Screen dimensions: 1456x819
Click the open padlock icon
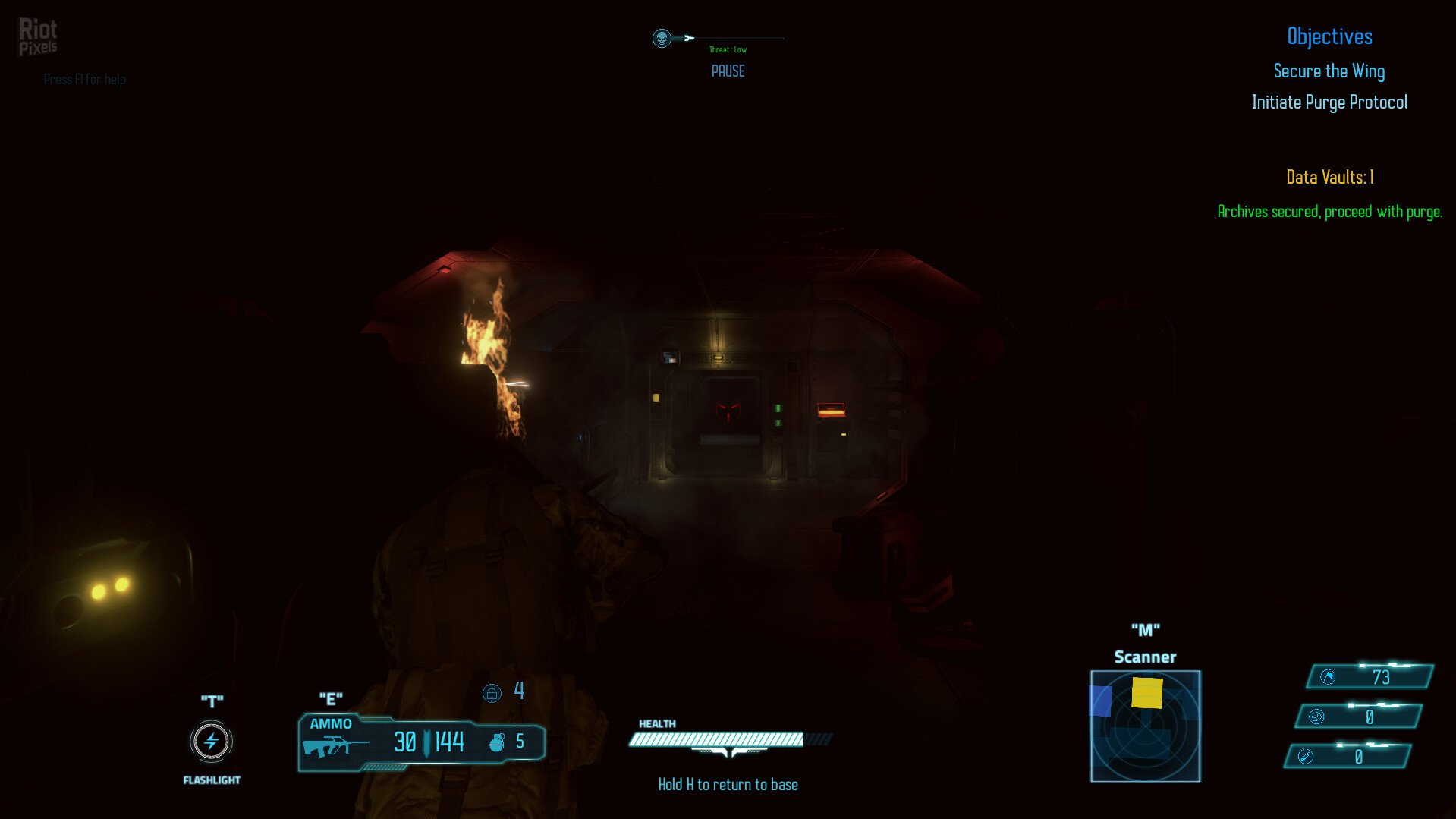pos(492,693)
